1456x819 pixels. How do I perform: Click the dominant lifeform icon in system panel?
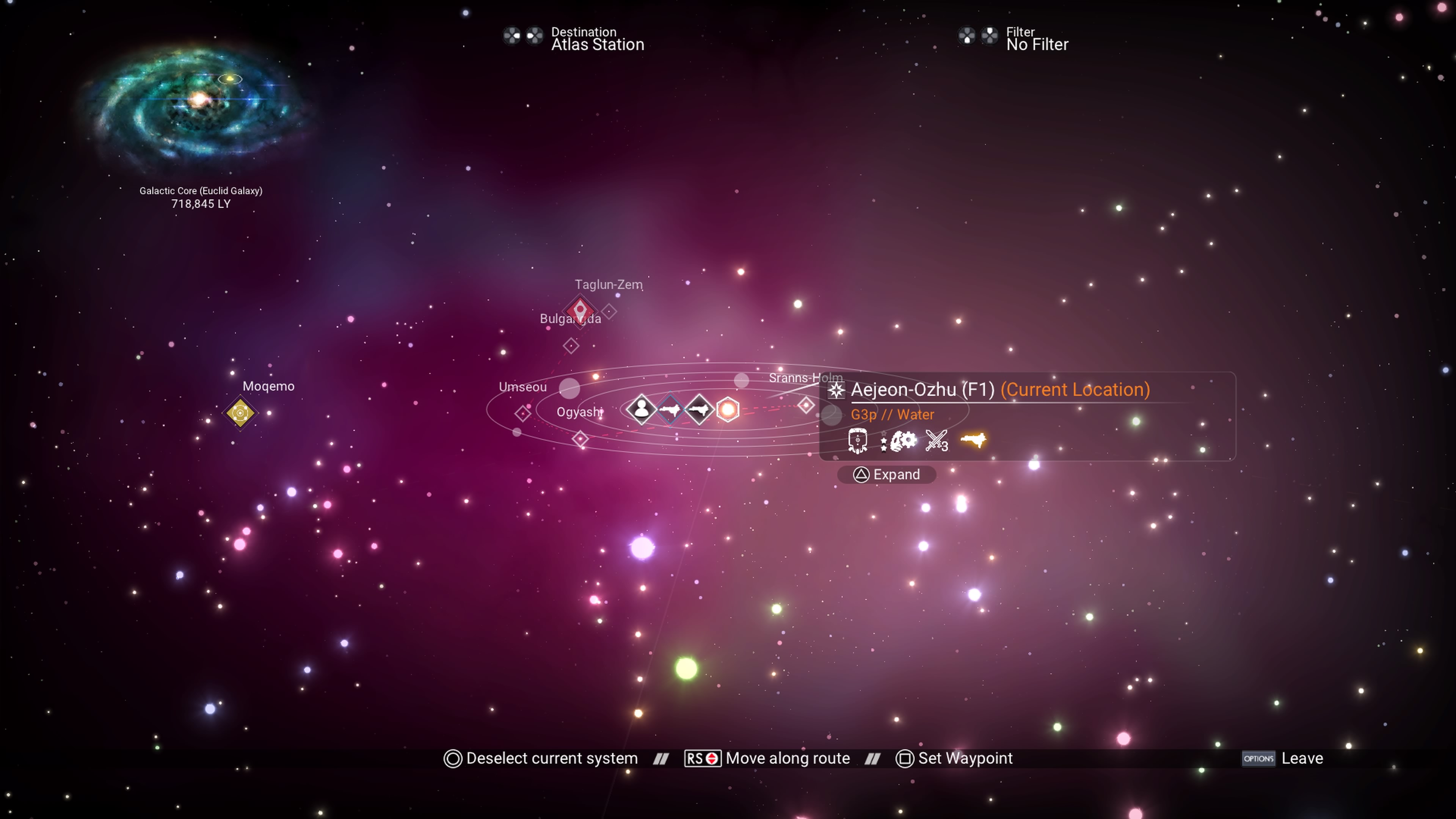pos(857,441)
